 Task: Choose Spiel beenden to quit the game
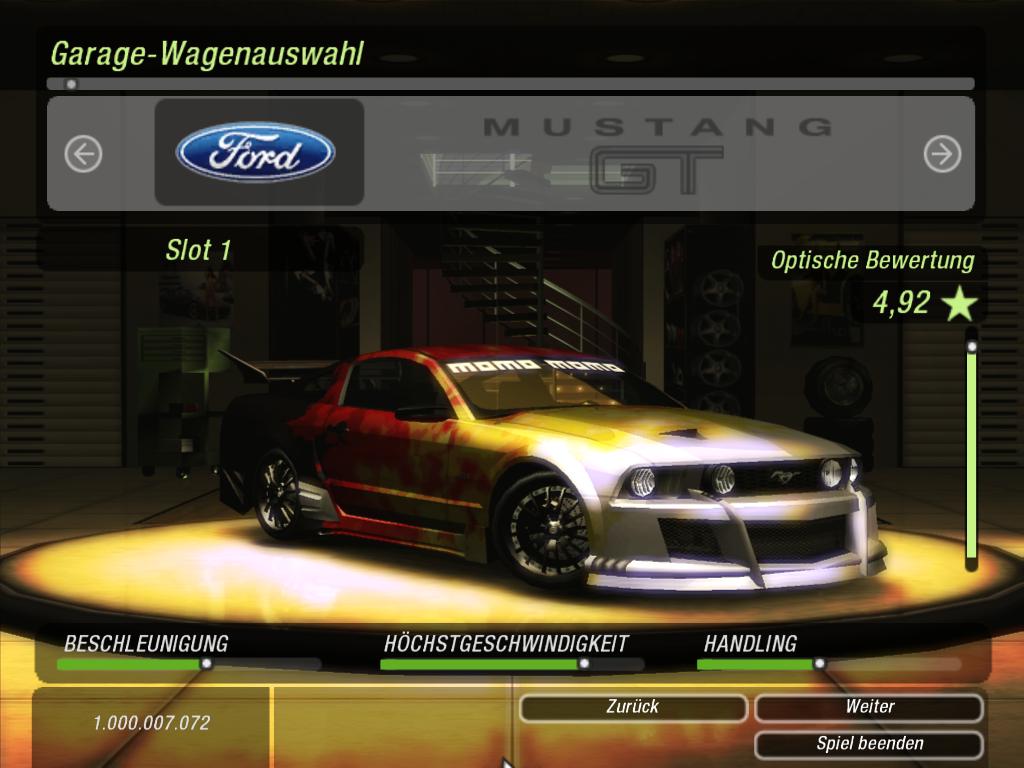tap(869, 744)
